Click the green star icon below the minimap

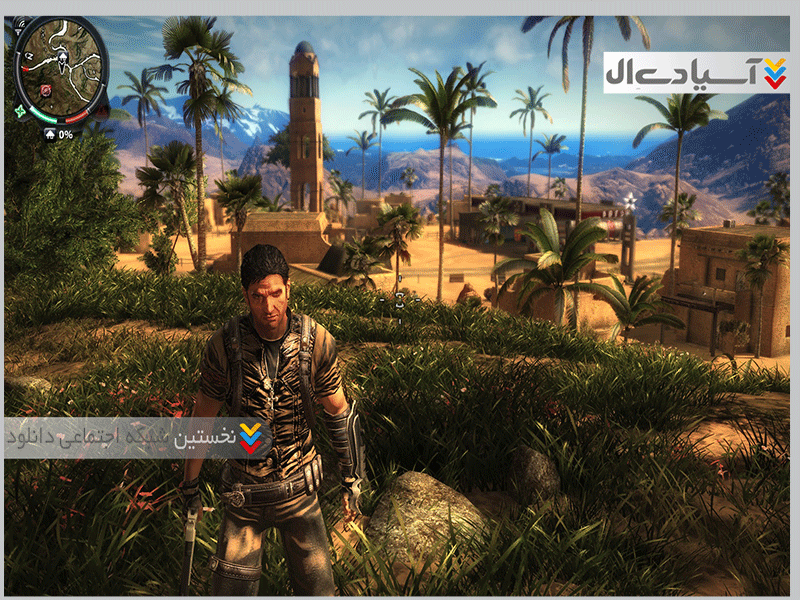20,113
